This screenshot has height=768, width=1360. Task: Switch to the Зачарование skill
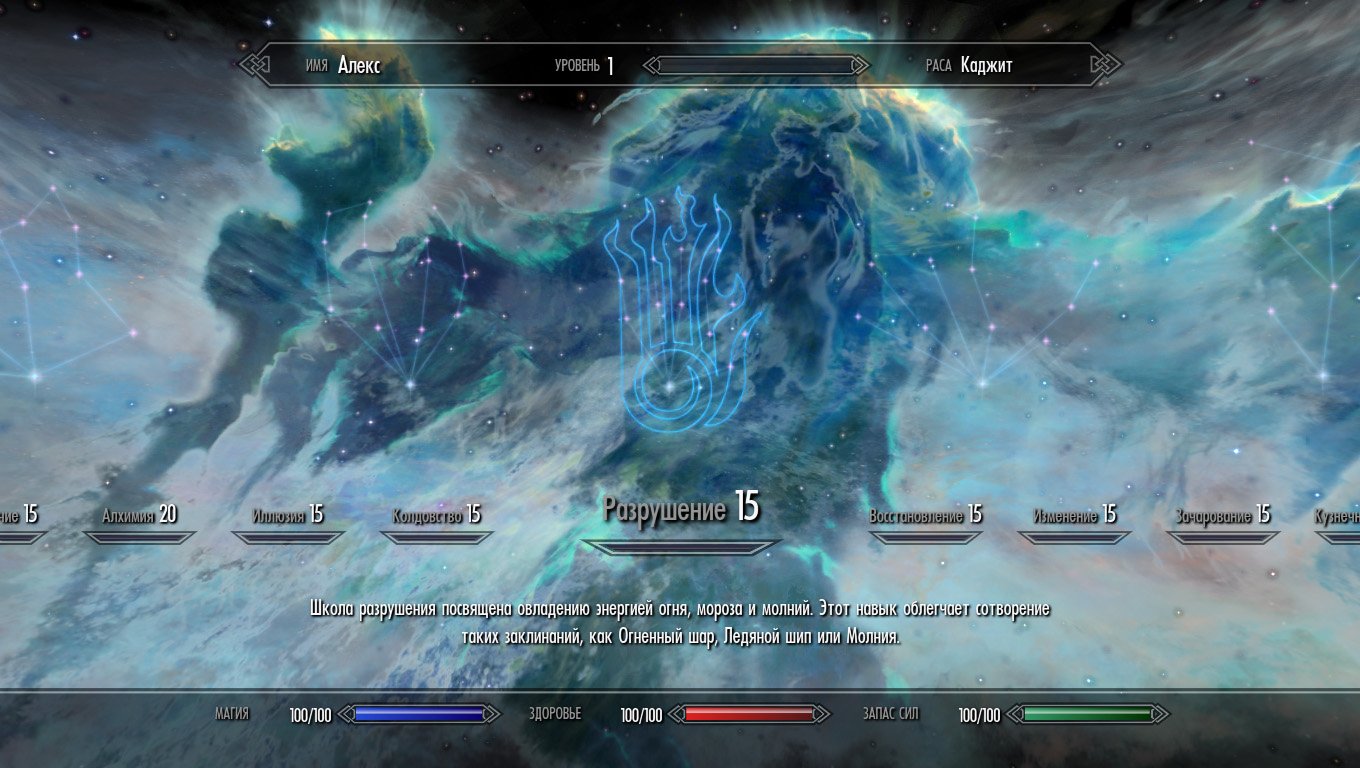coord(1222,516)
